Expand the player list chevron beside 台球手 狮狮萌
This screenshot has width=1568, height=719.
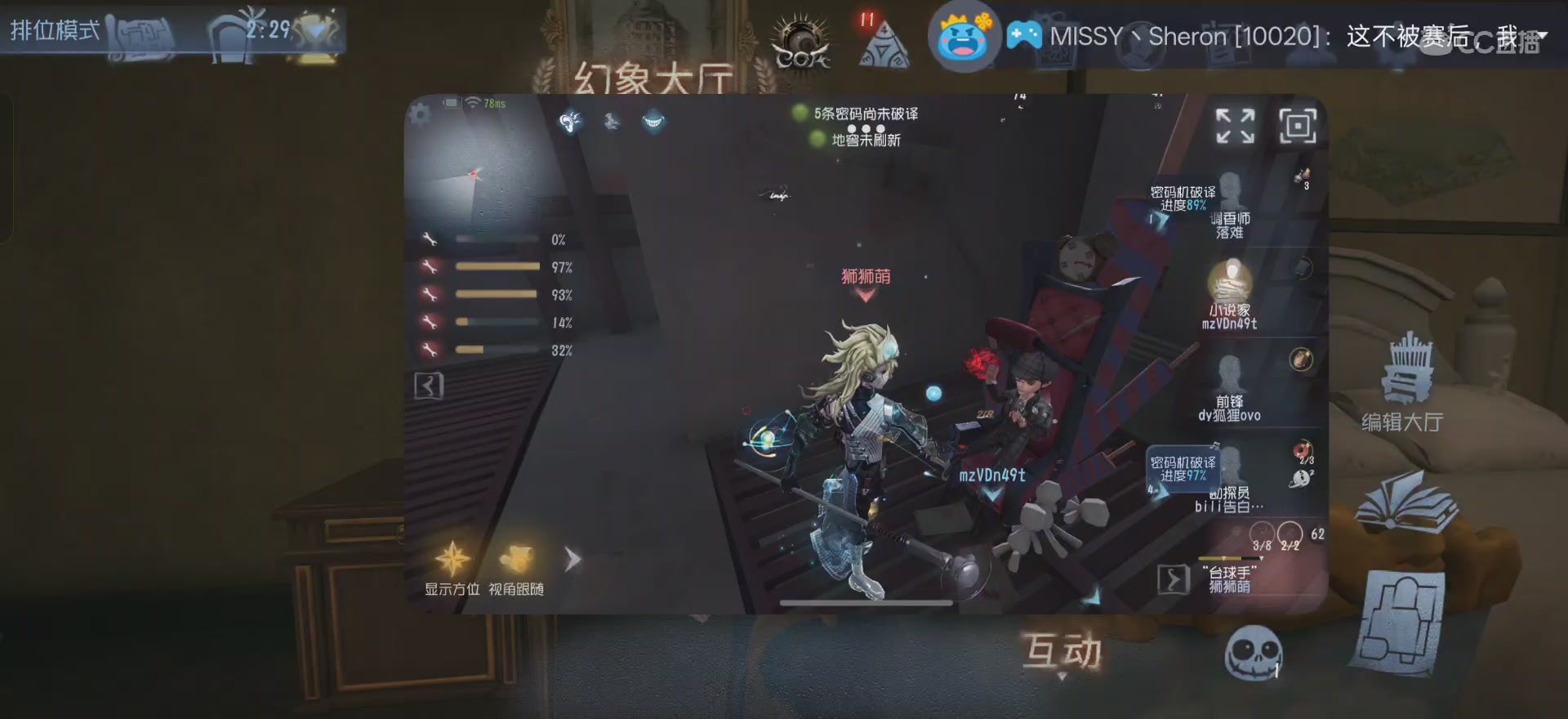(1174, 578)
